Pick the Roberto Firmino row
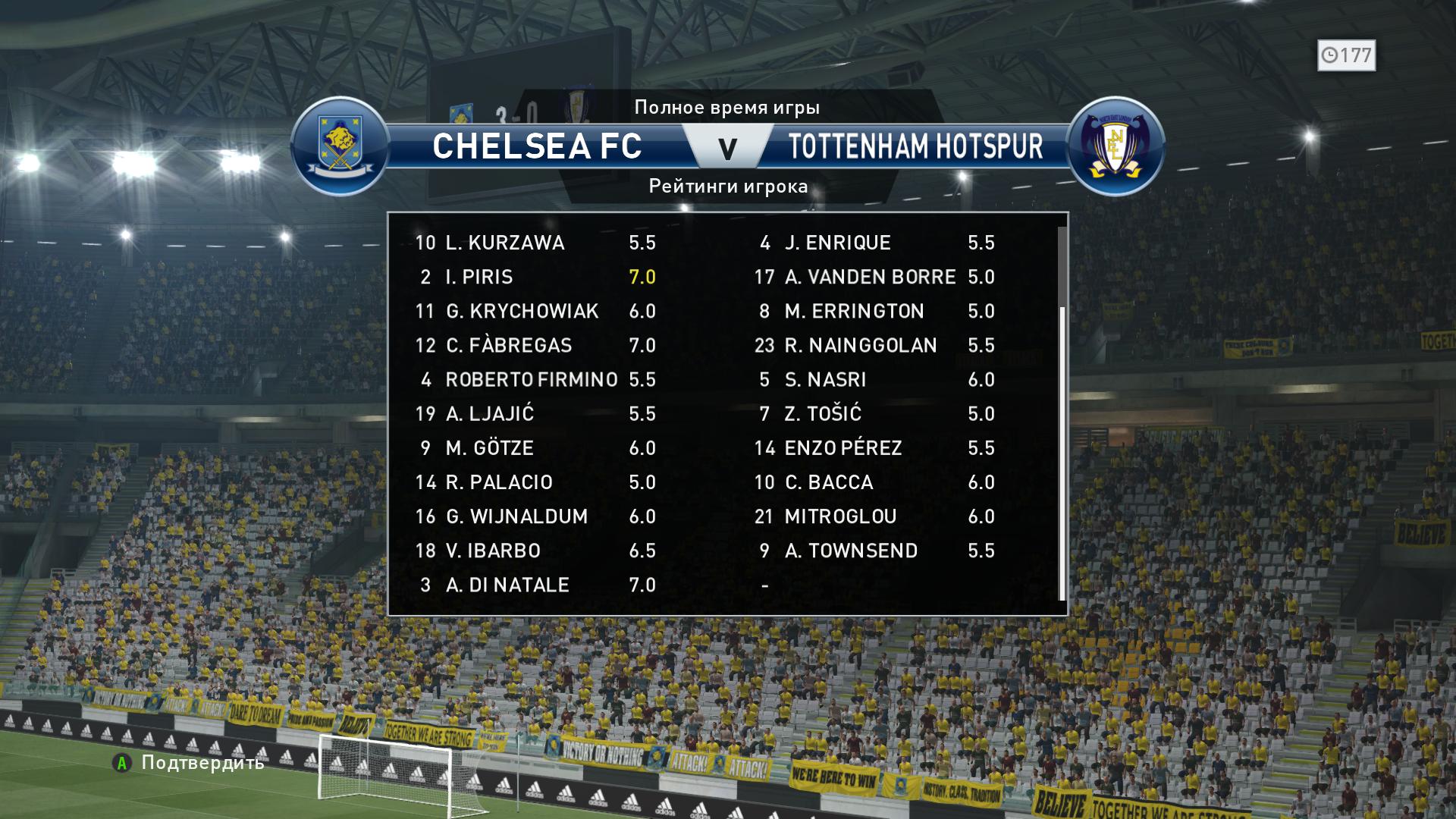1456x819 pixels. 535,379
